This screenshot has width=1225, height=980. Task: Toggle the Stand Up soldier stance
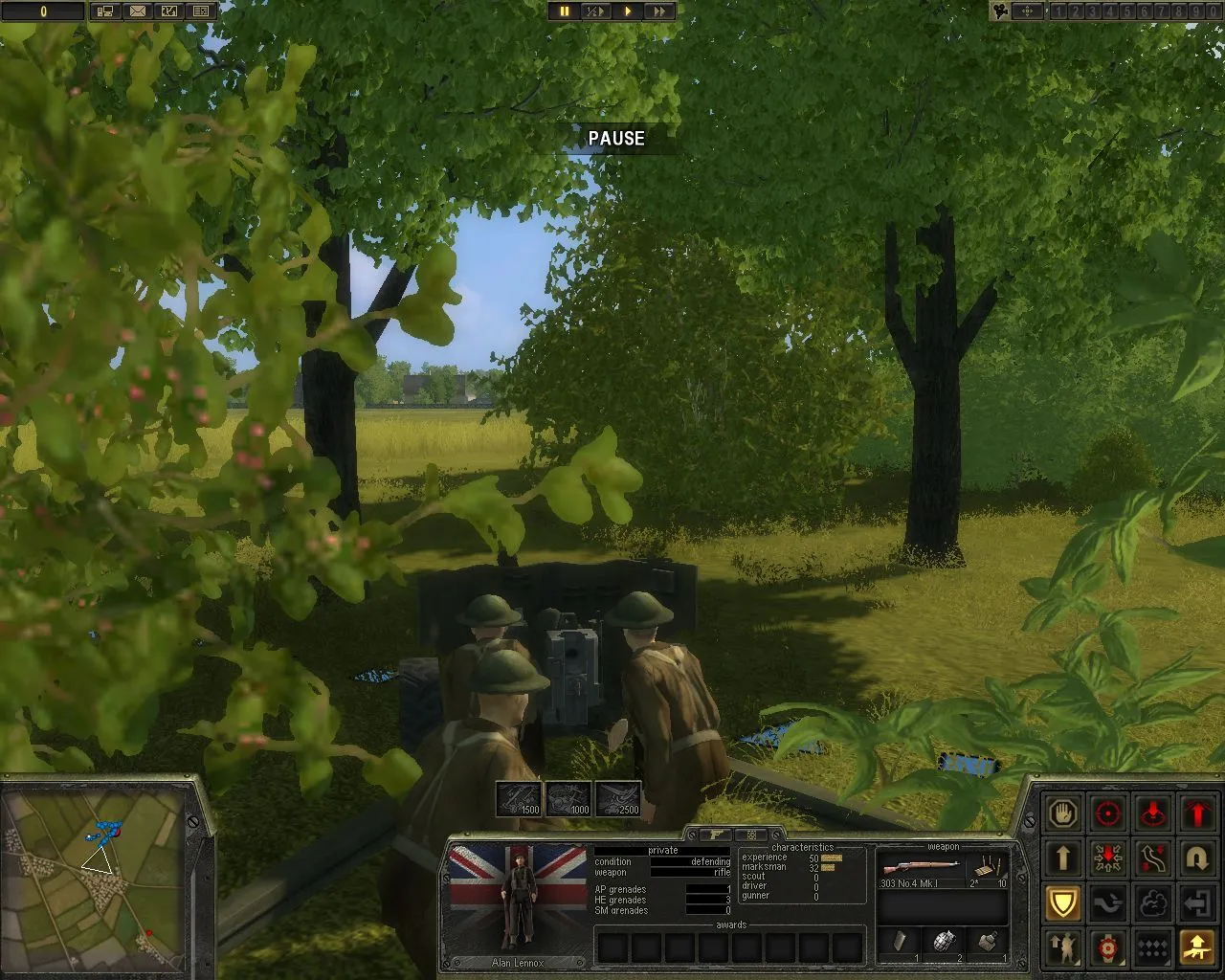click(x=1063, y=947)
